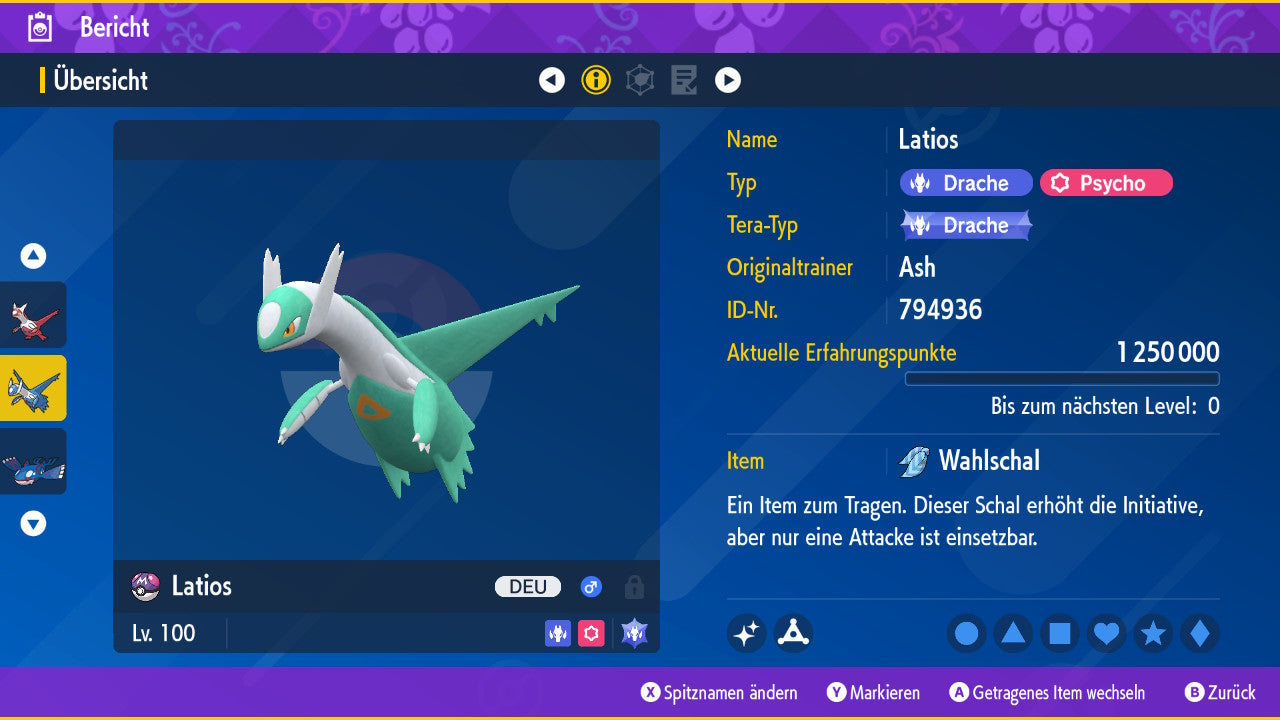This screenshot has width=1280, height=720.
Task: Move up the Pokémon list arrow
Action: 34,257
